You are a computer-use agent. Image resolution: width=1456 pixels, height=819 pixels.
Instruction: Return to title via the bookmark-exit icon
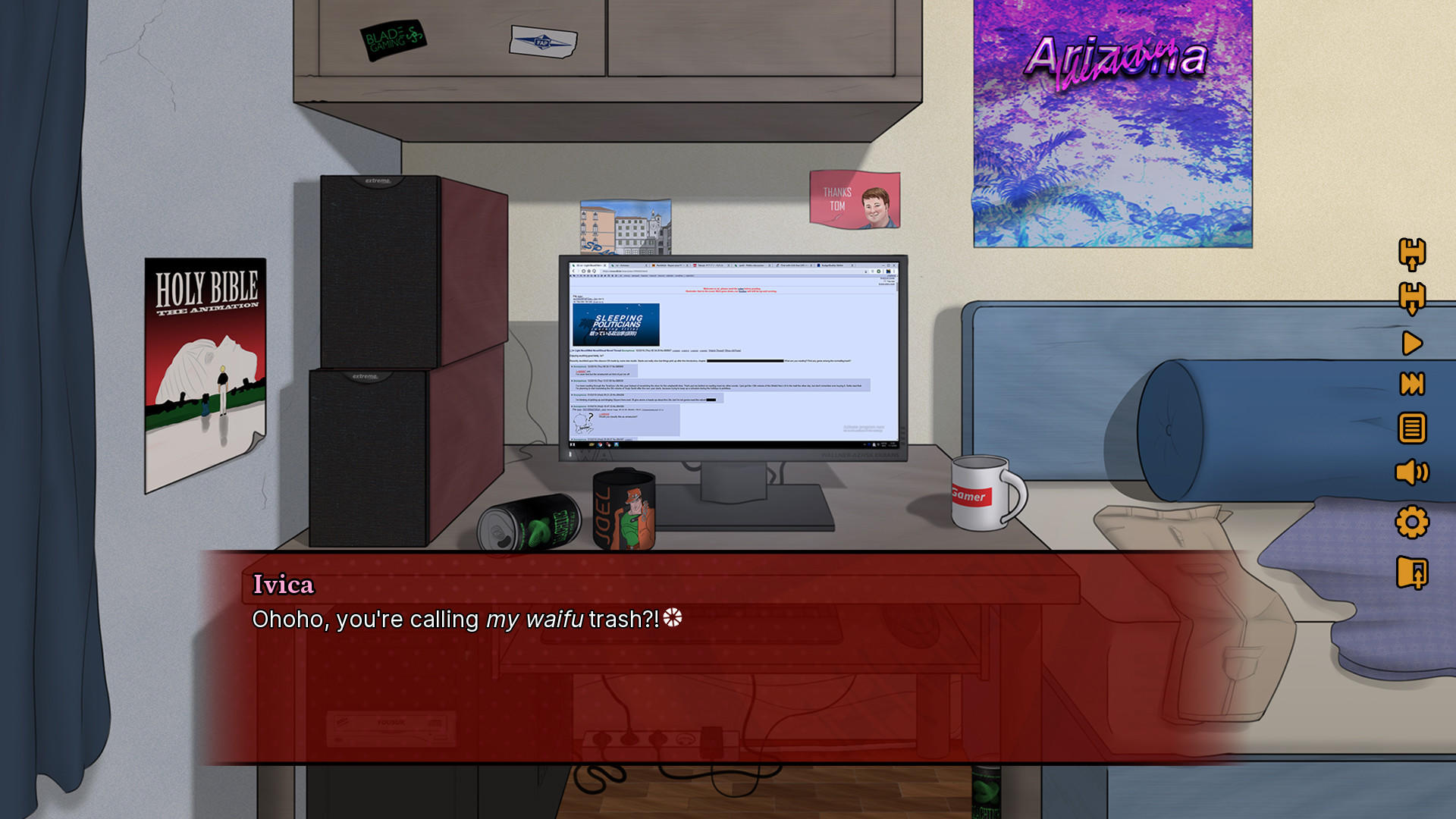[x=1411, y=571]
